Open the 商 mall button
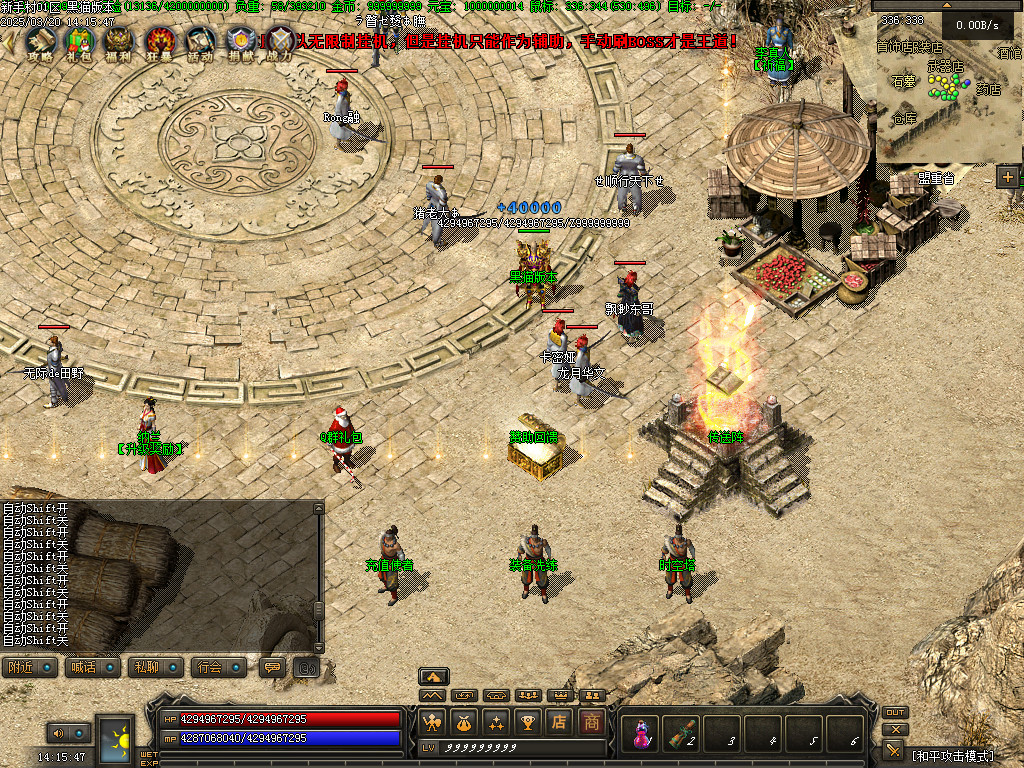The height and width of the screenshot is (768, 1024). [x=592, y=721]
